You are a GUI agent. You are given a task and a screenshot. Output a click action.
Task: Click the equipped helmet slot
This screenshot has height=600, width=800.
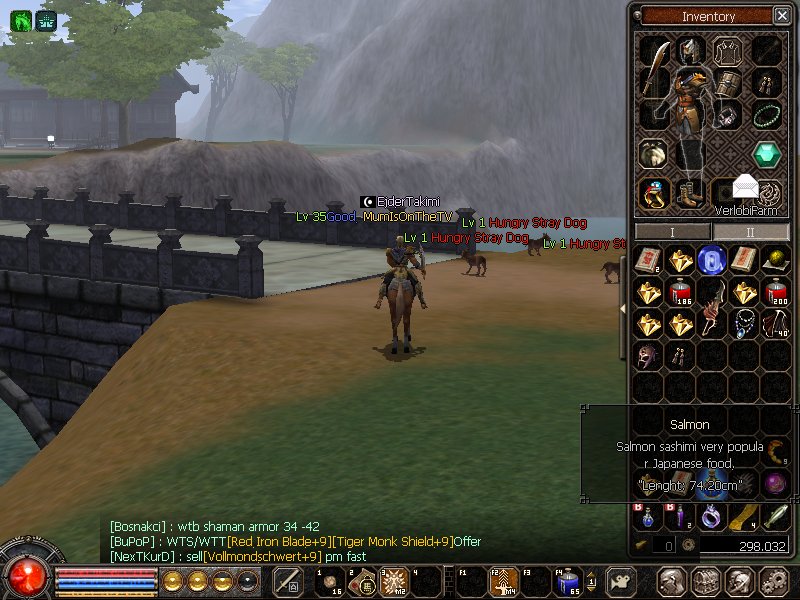690,49
